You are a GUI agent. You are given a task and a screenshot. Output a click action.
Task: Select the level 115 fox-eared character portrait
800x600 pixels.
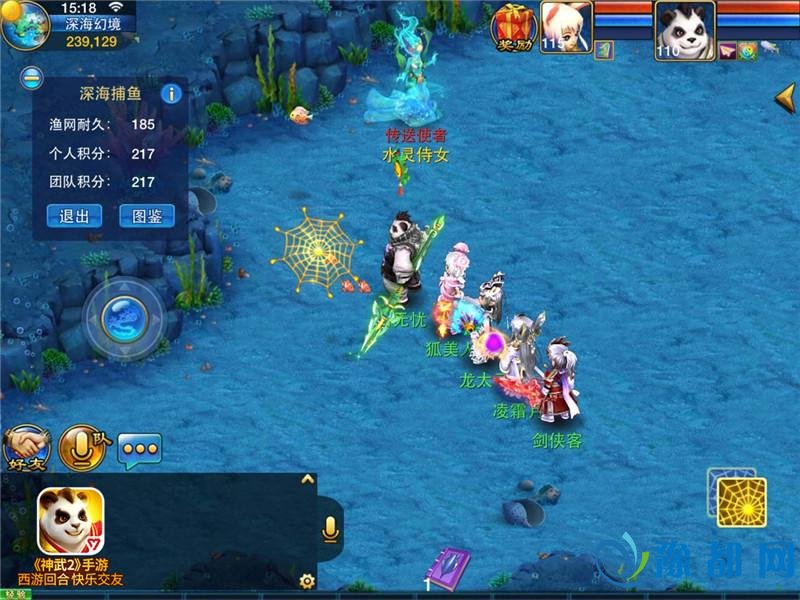point(566,26)
